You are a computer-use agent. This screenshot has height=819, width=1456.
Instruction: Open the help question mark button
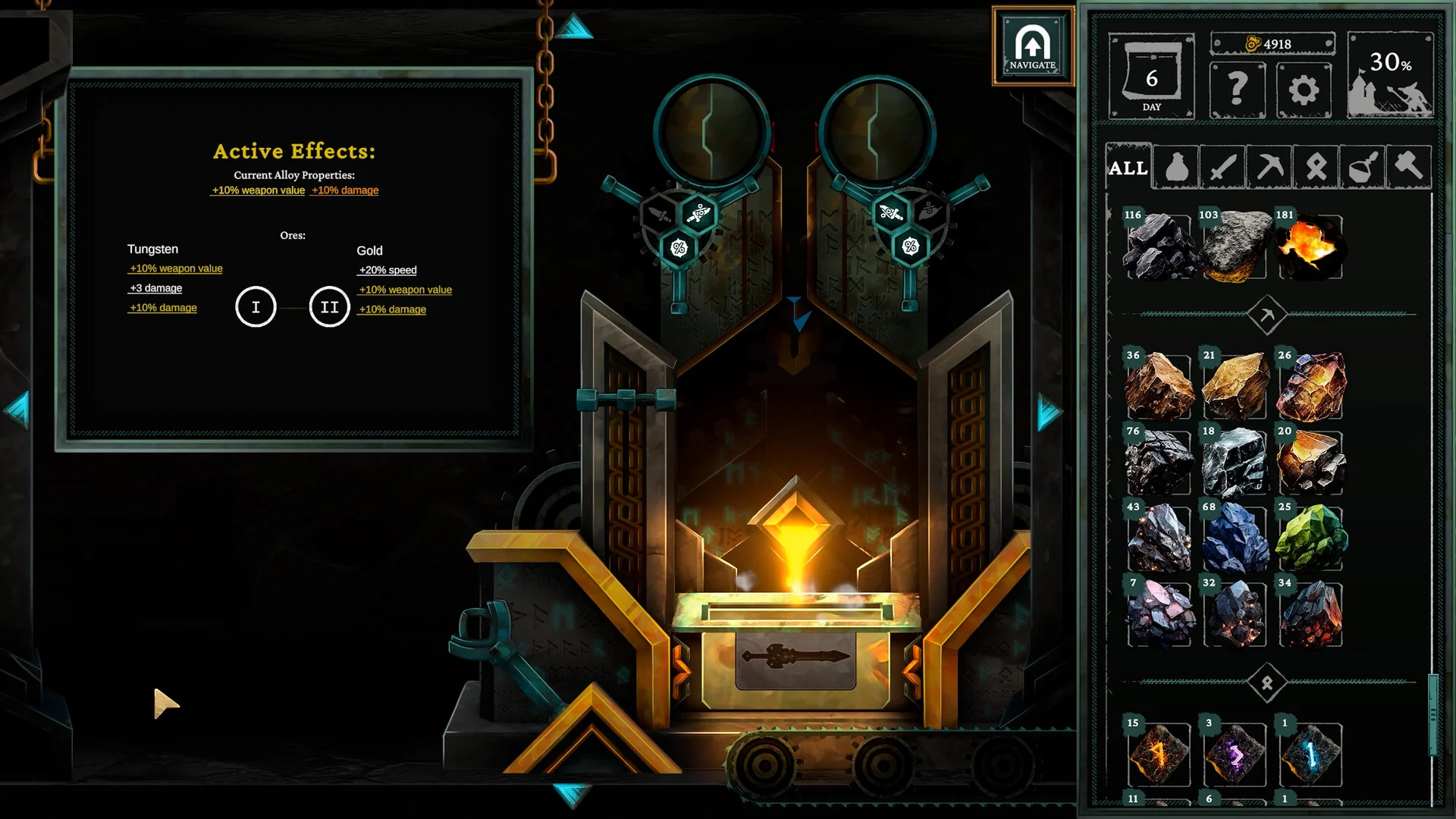pyautogui.click(x=1237, y=90)
